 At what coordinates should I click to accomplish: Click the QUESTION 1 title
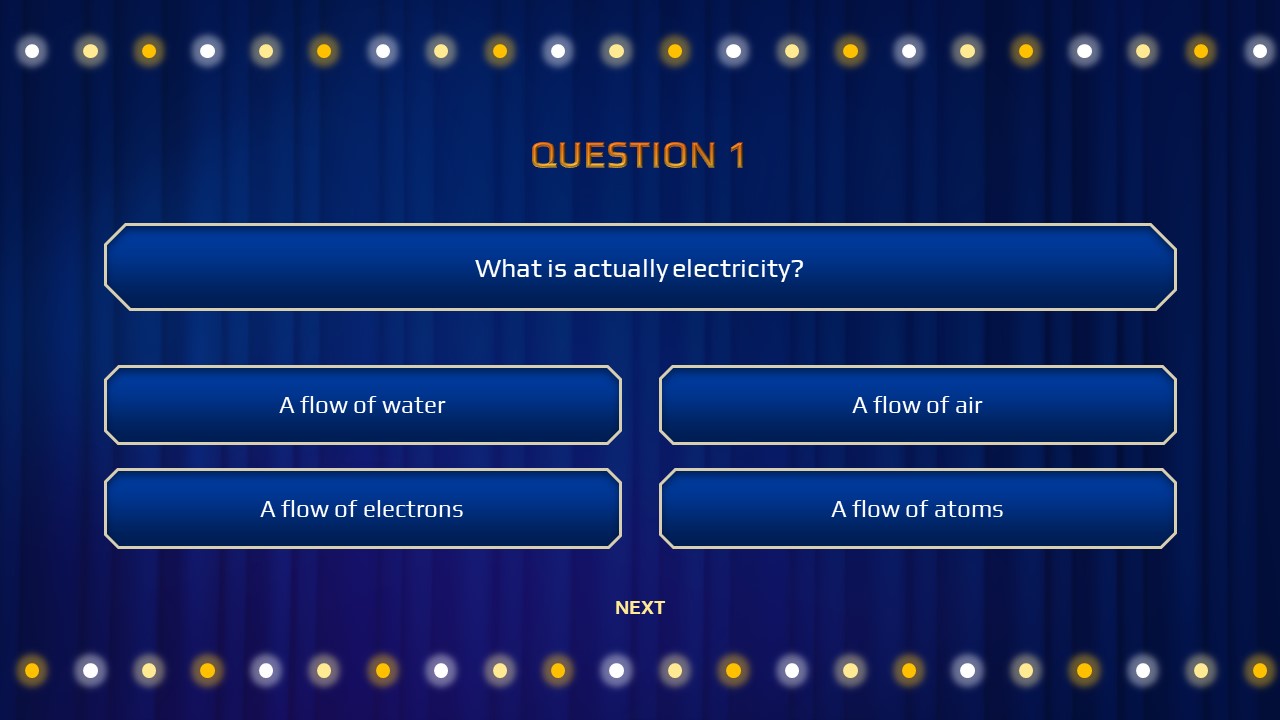coord(640,155)
